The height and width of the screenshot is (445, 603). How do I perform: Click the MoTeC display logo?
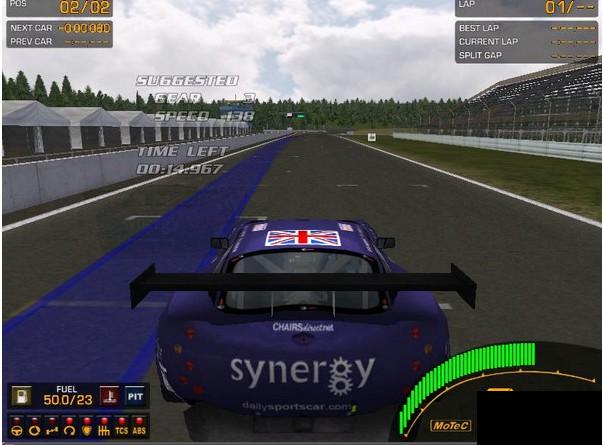click(447, 425)
